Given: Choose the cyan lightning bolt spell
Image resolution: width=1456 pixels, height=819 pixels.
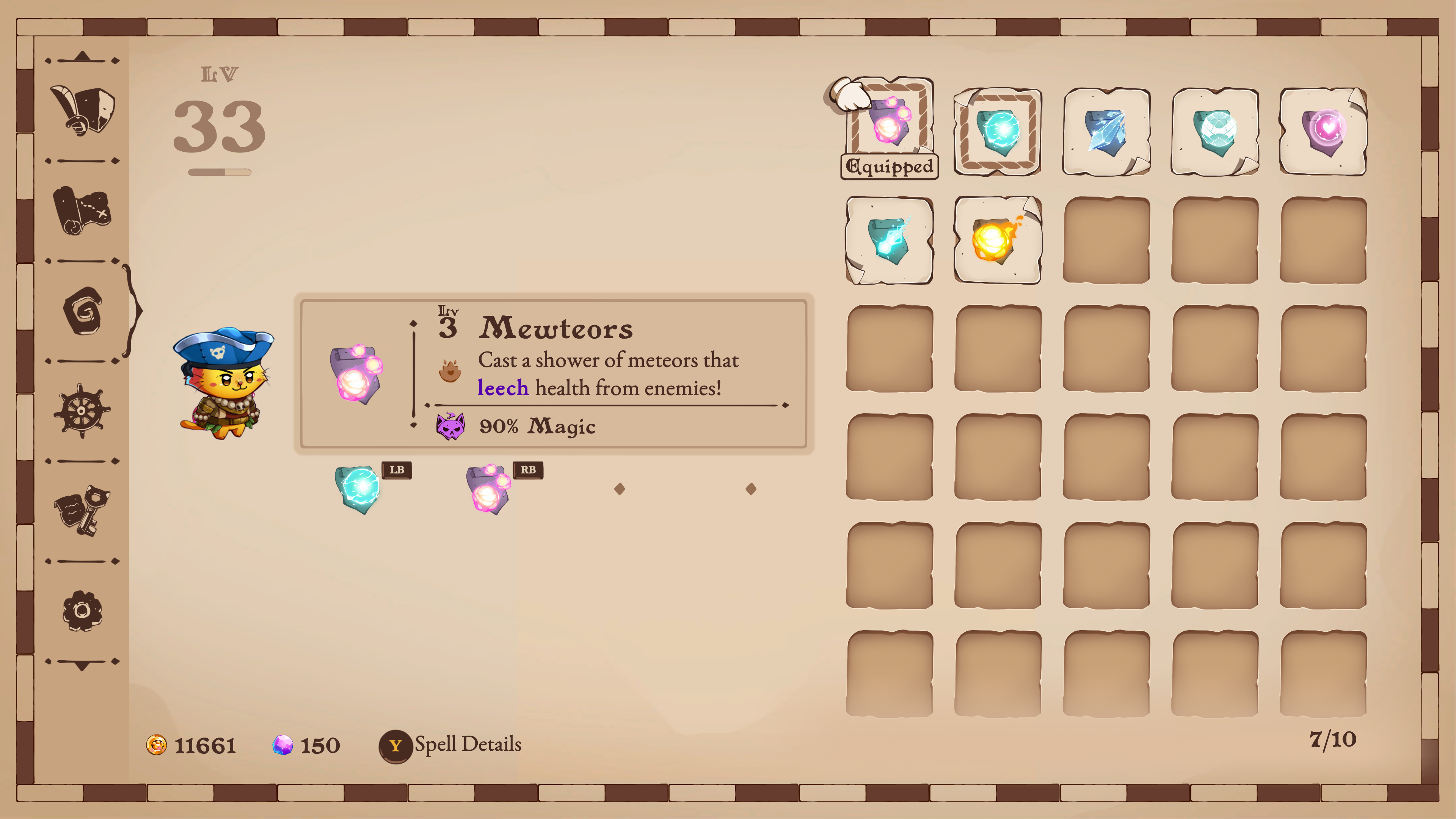Looking at the screenshot, I should pyautogui.click(x=889, y=240).
